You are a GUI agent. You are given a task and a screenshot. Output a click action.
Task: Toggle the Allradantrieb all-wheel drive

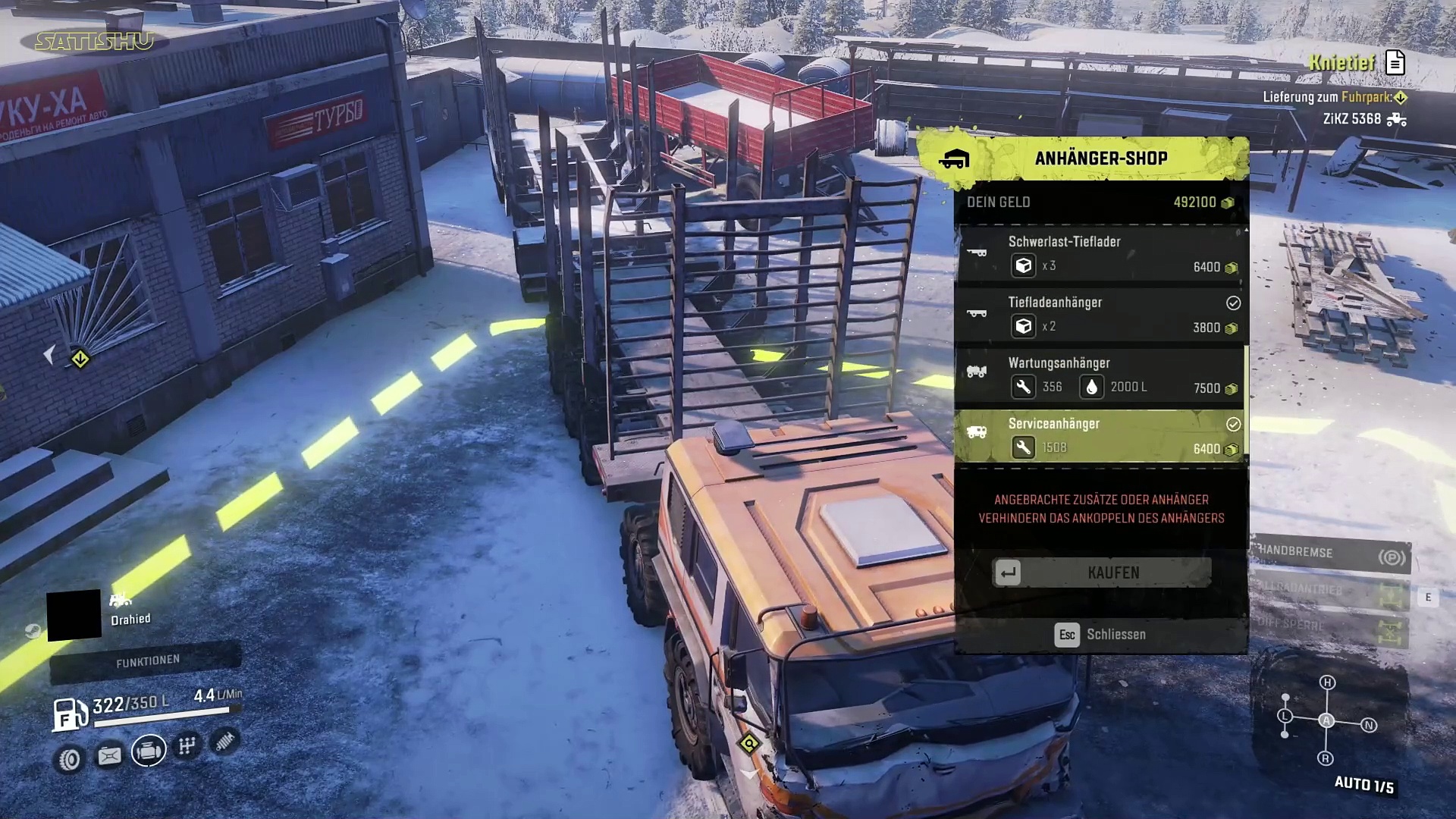(1331, 591)
